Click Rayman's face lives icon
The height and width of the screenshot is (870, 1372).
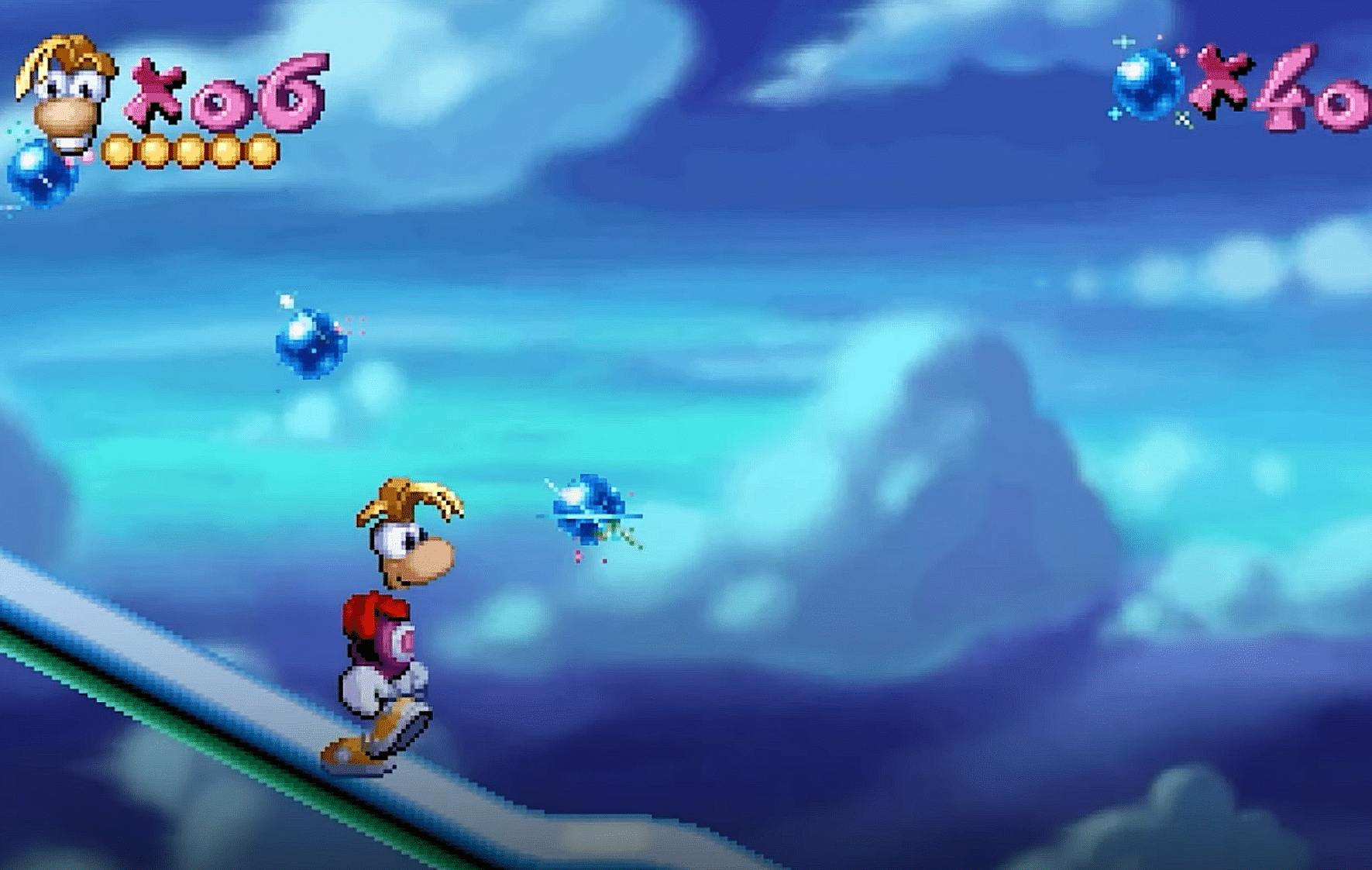[65, 92]
